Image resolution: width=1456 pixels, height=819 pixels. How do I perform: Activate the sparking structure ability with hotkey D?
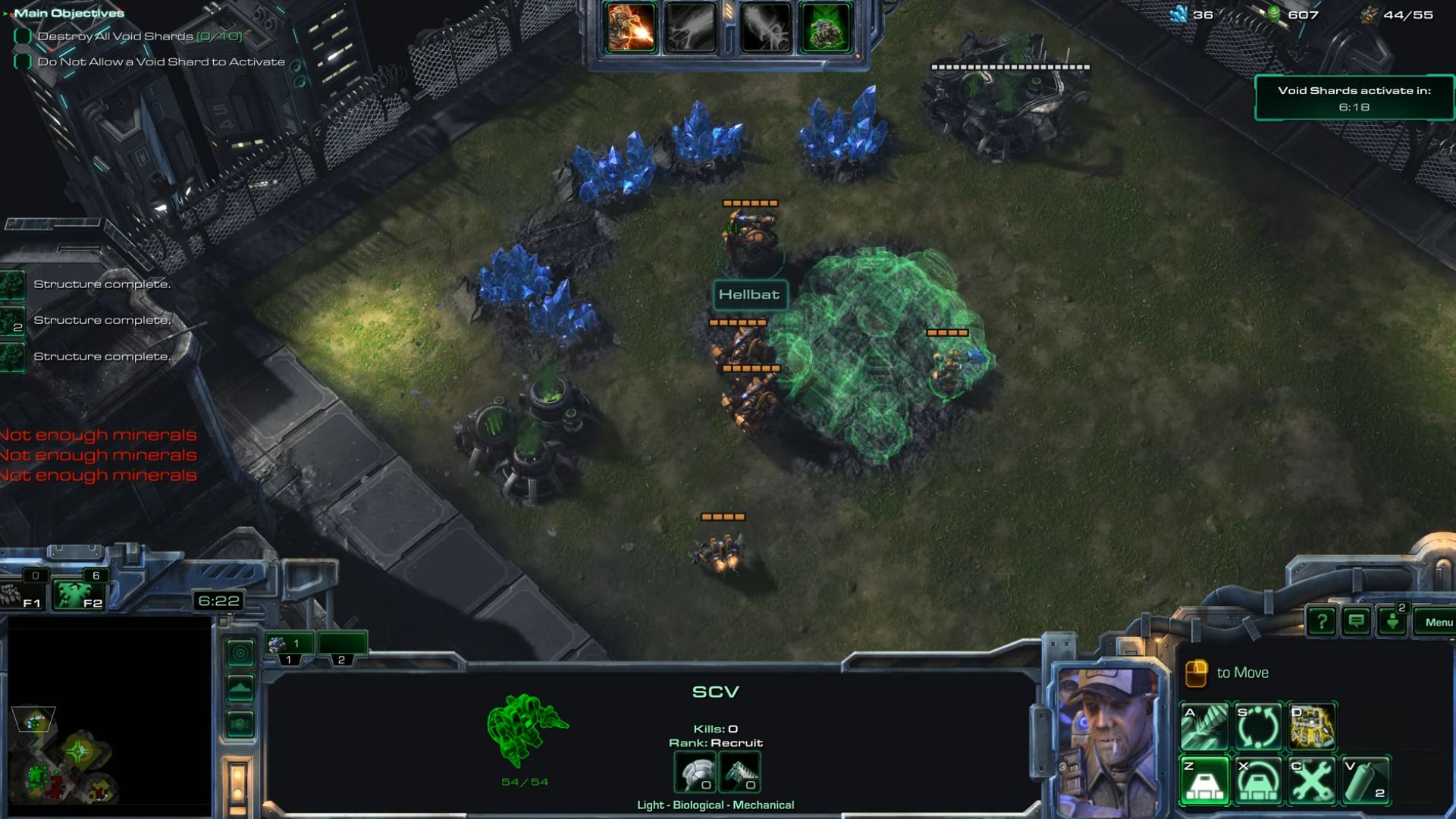1312,726
